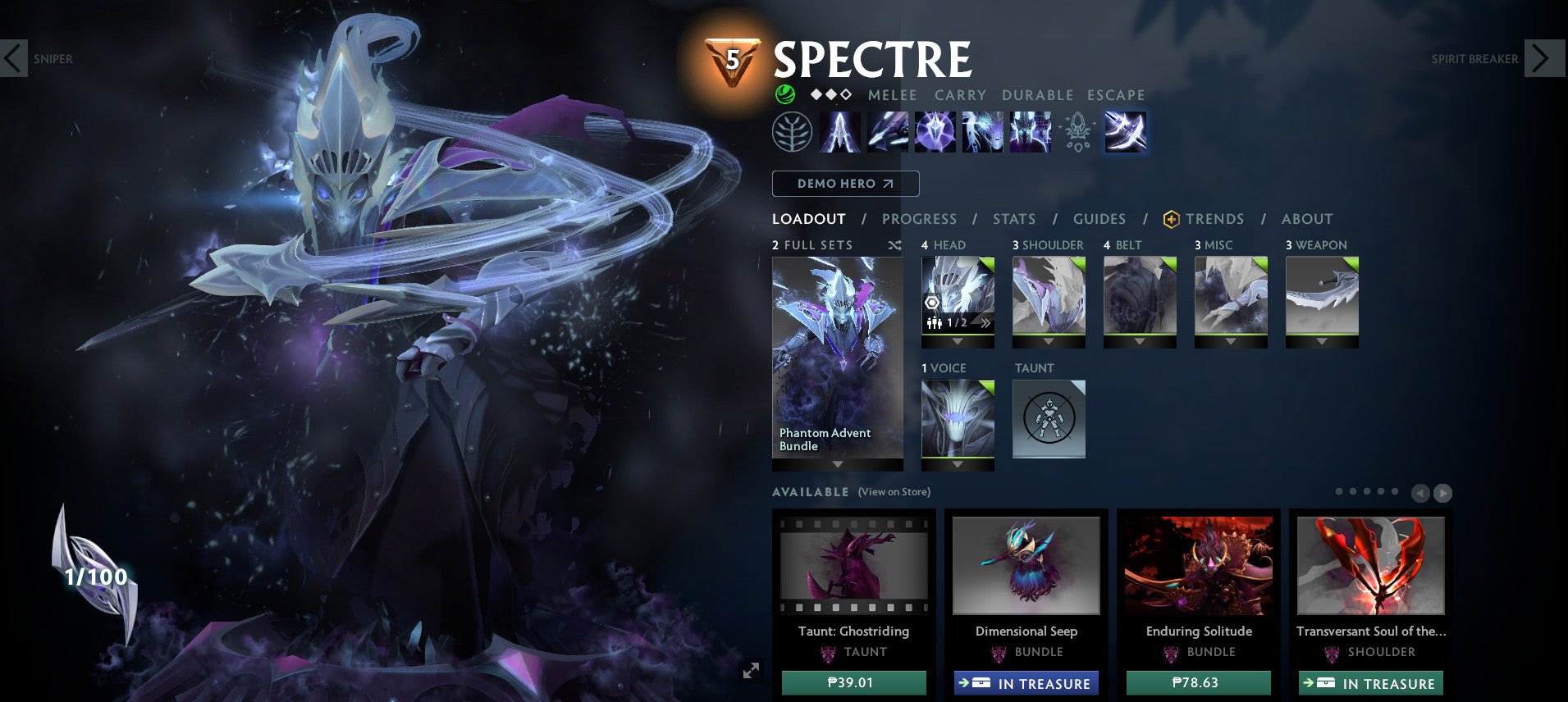Open the View on Store link

(x=893, y=492)
